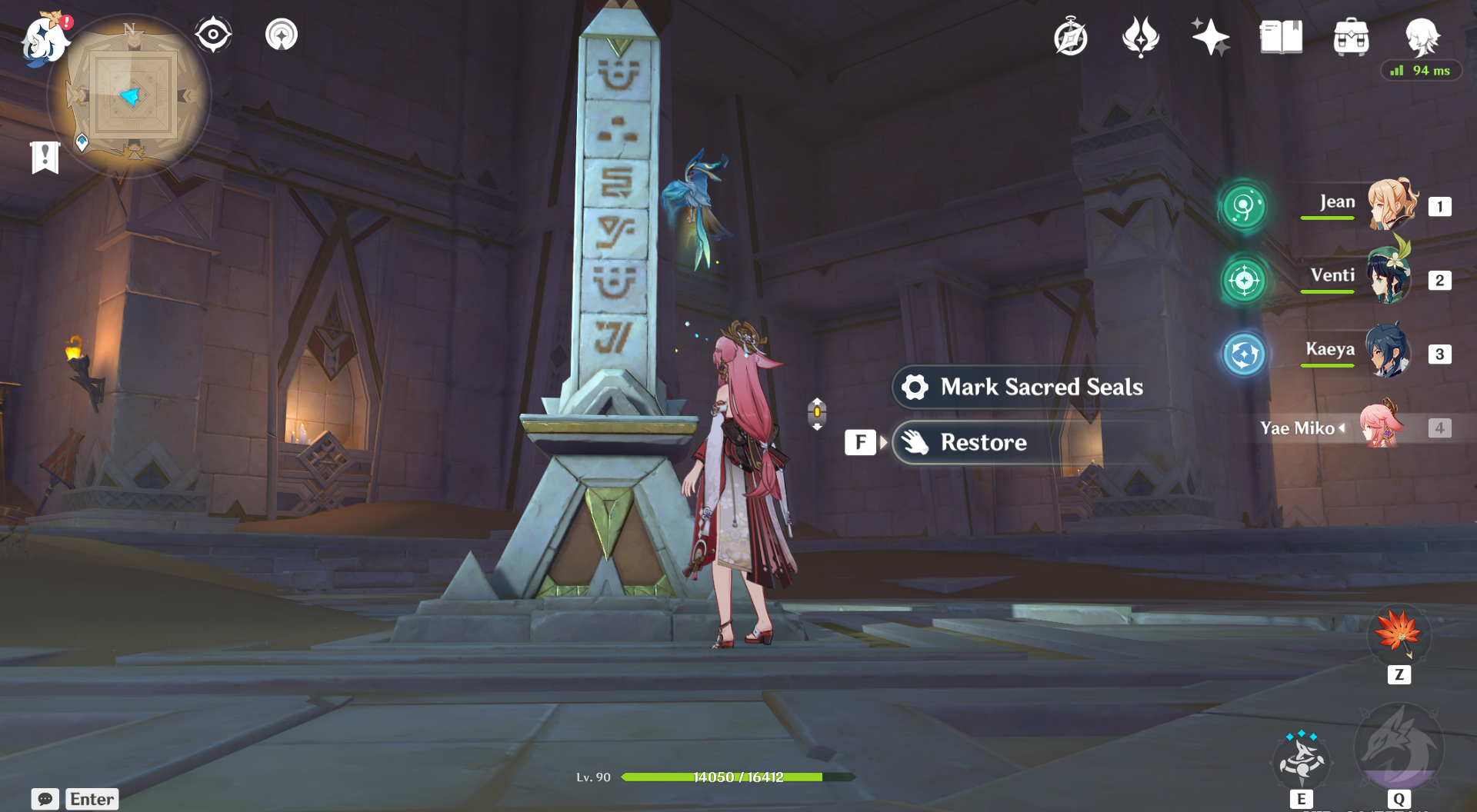The height and width of the screenshot is (812, 1477).
Task: Open the quest banner icon
Action: [45, 158]
